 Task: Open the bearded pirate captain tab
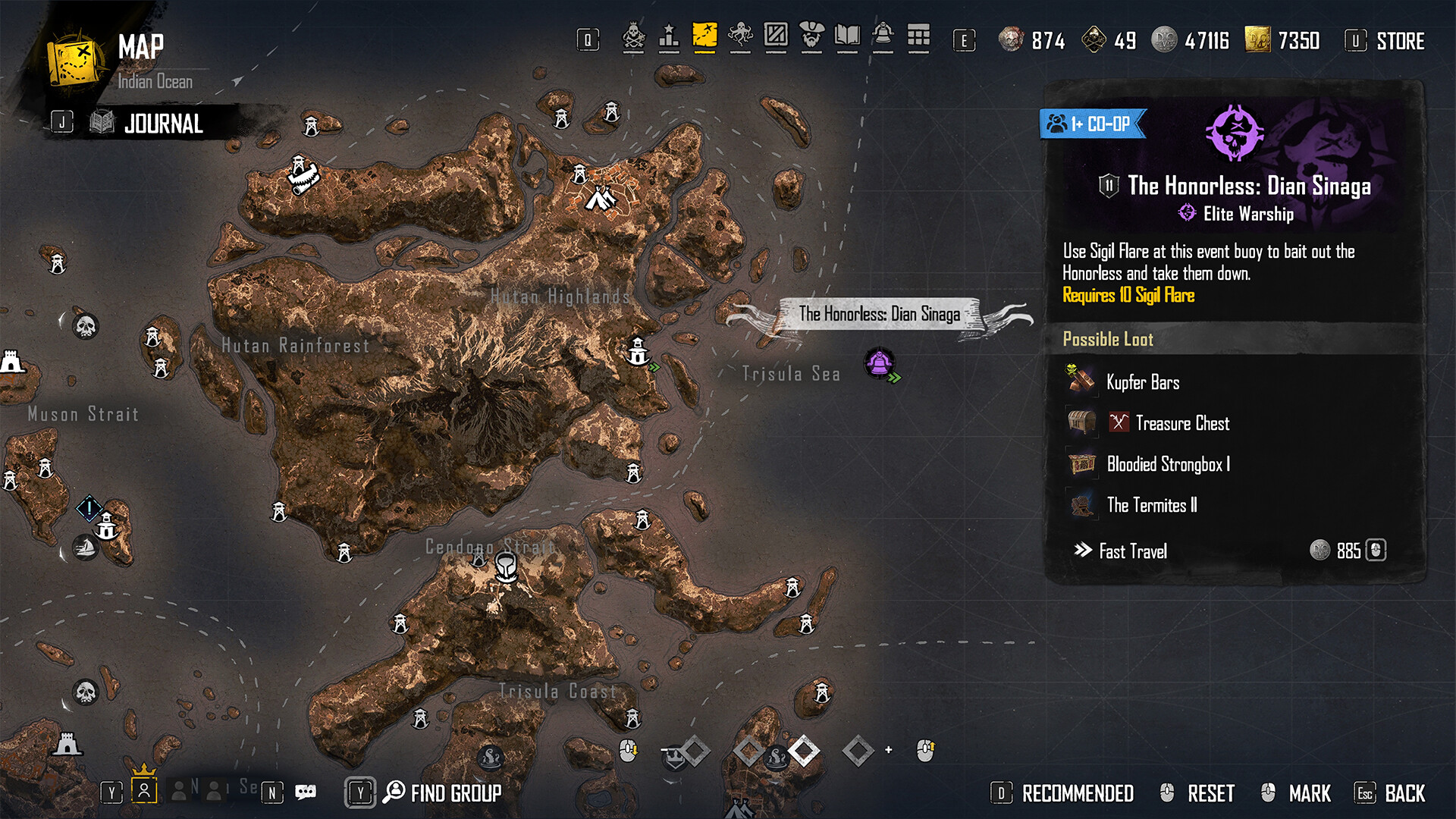click(811, 36)
